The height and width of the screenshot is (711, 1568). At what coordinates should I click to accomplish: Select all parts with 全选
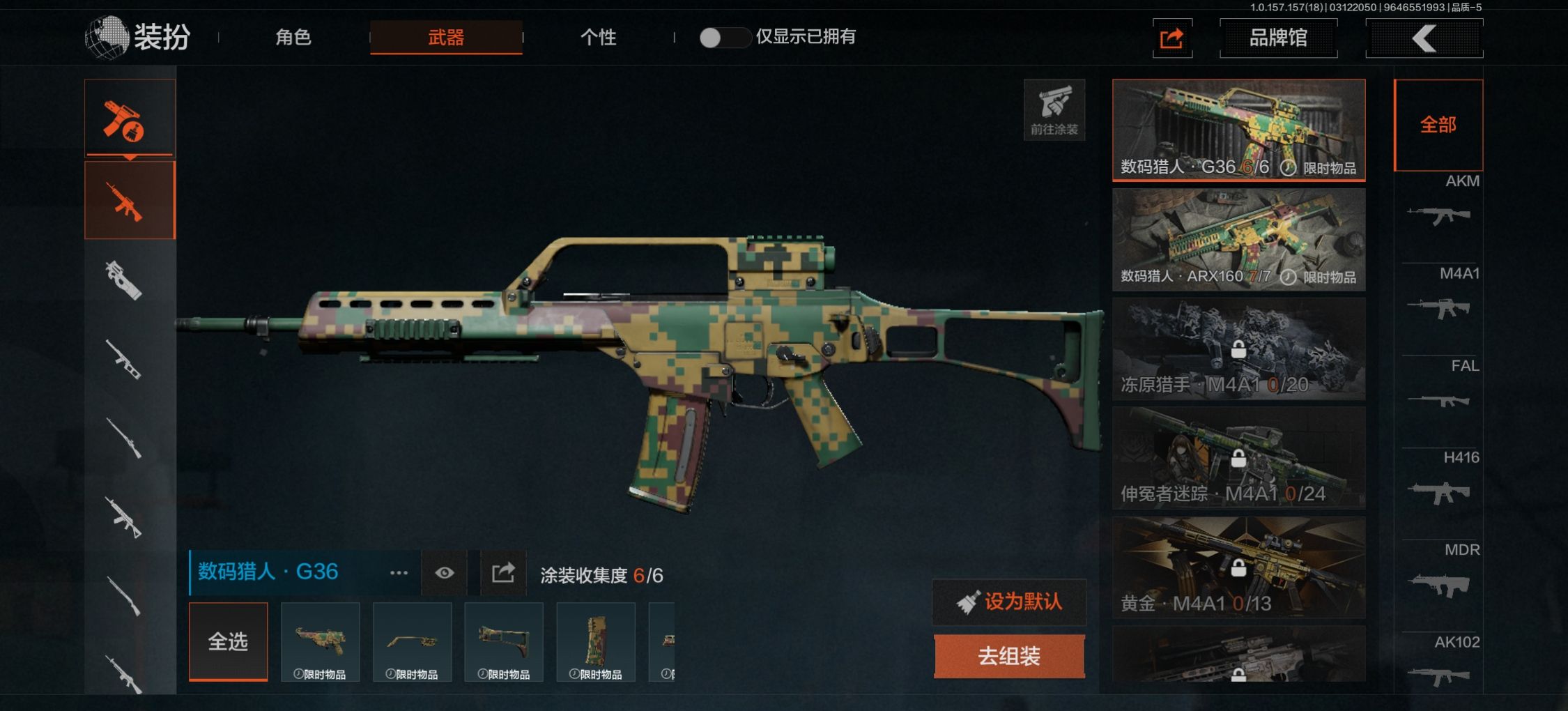[228, 641]
